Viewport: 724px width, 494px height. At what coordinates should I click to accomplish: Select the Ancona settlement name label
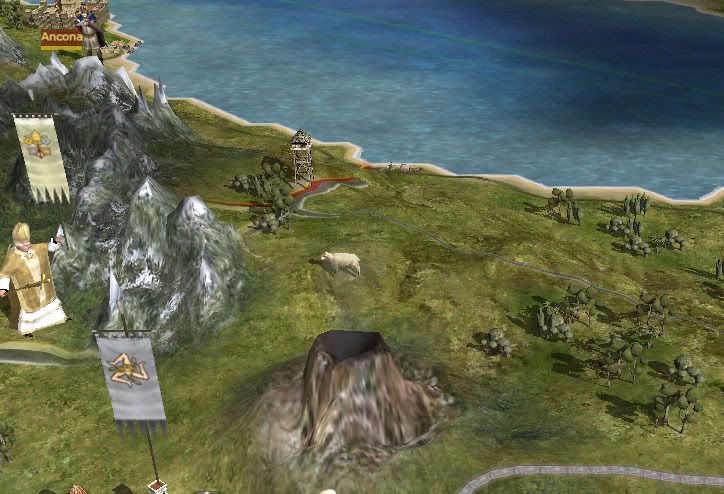pyautogui.click(x=60, y=38)
